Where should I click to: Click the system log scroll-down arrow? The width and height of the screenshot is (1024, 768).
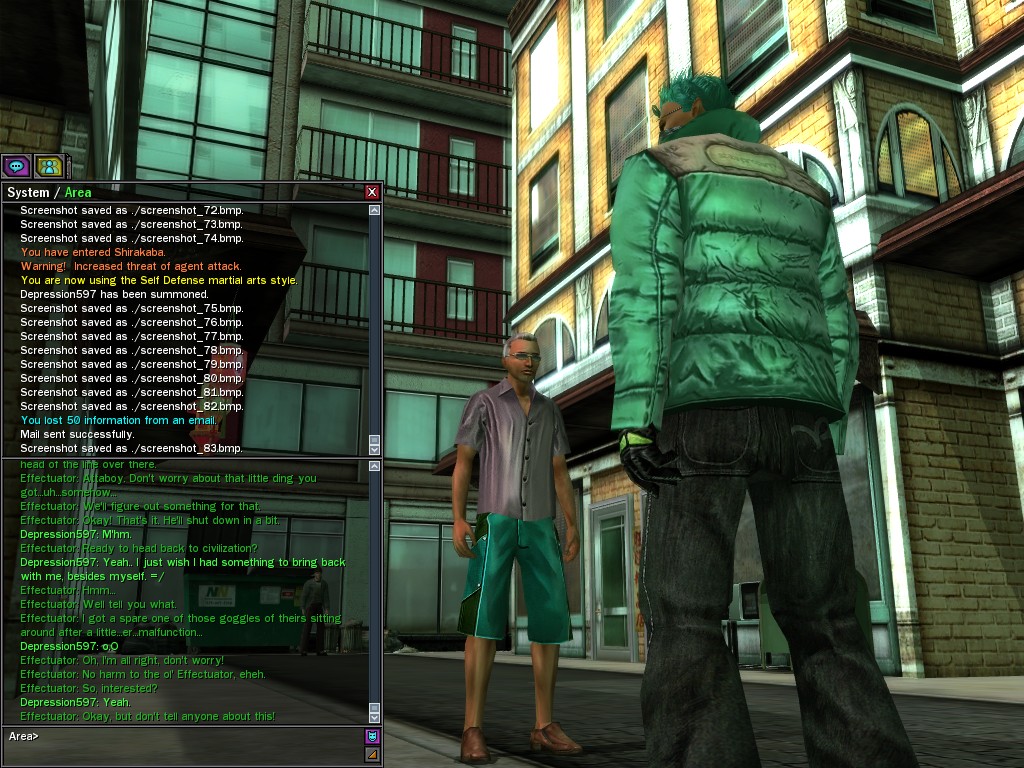tap(375, 449)
